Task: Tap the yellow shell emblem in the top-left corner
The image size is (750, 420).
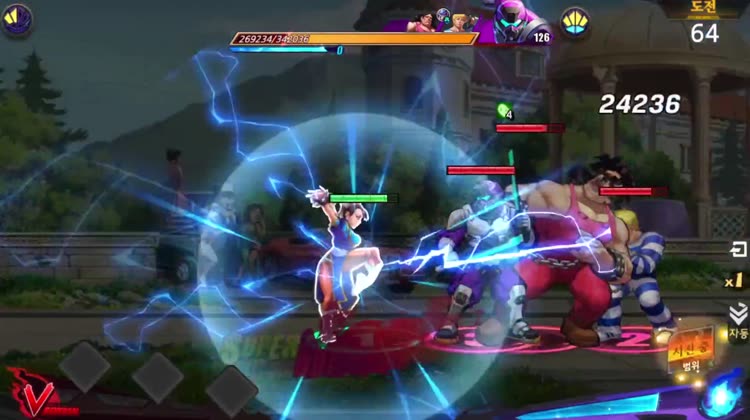Action: 17,19
